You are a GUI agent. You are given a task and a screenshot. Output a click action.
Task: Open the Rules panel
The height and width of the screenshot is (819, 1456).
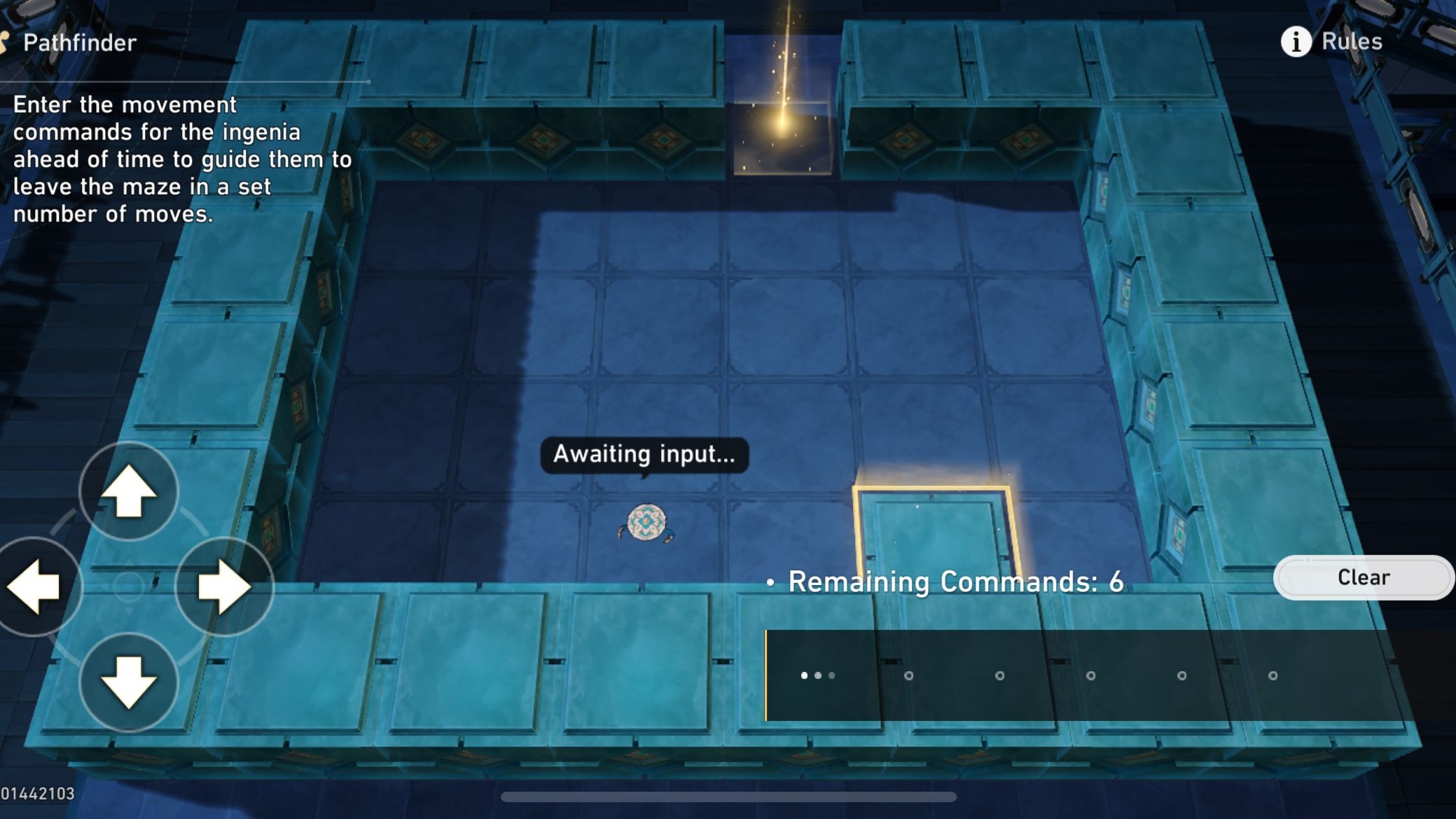point(1352,41)
